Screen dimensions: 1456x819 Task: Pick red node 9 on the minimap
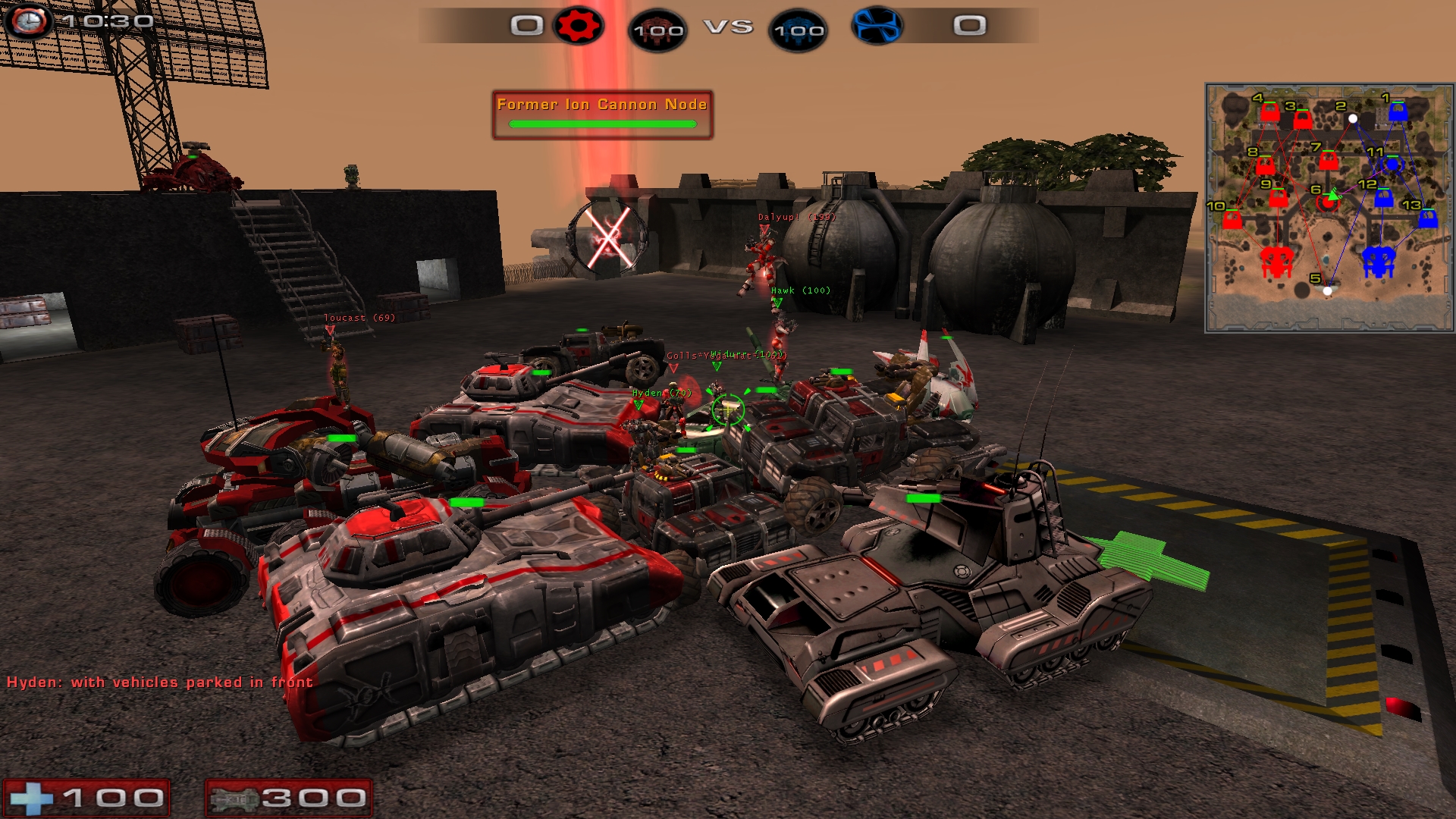[x=1279, y=198]
